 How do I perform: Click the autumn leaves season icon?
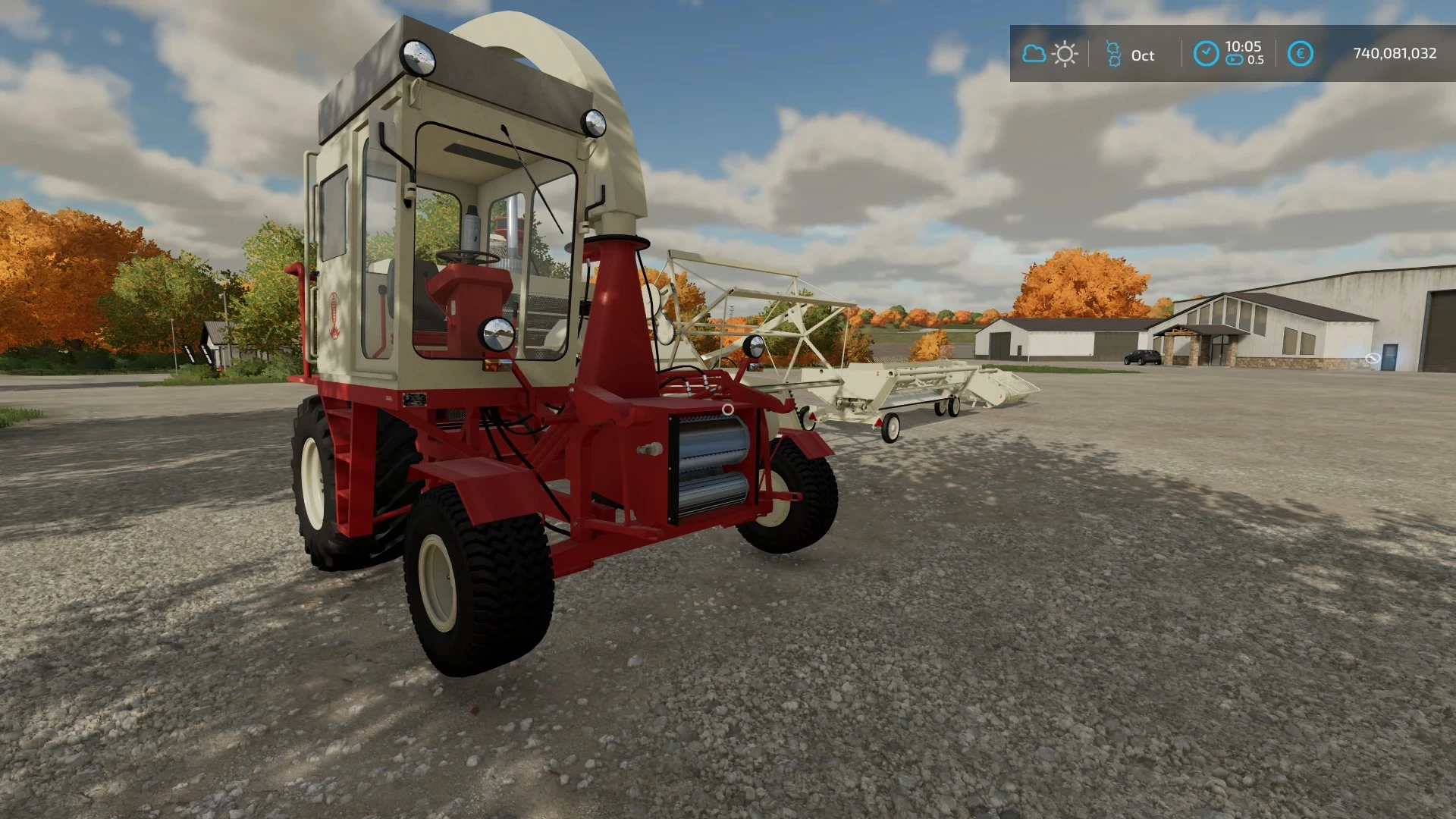click(1113, 53)
